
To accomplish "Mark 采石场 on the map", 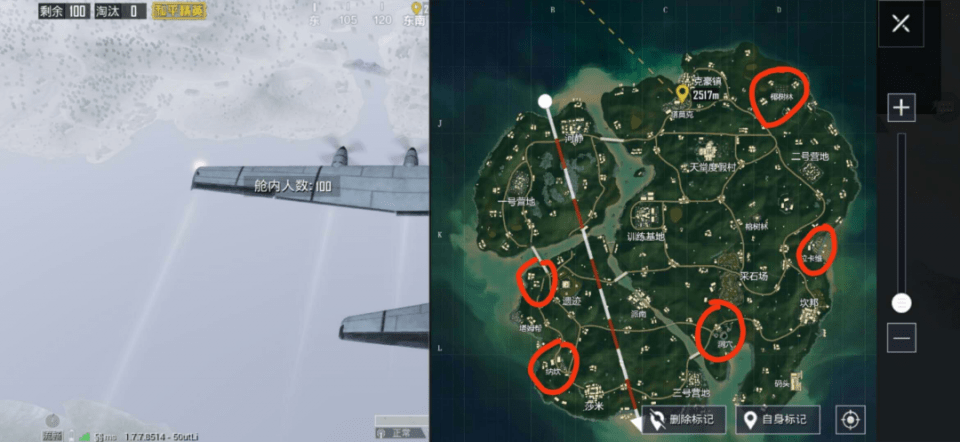I will (753, 275).
